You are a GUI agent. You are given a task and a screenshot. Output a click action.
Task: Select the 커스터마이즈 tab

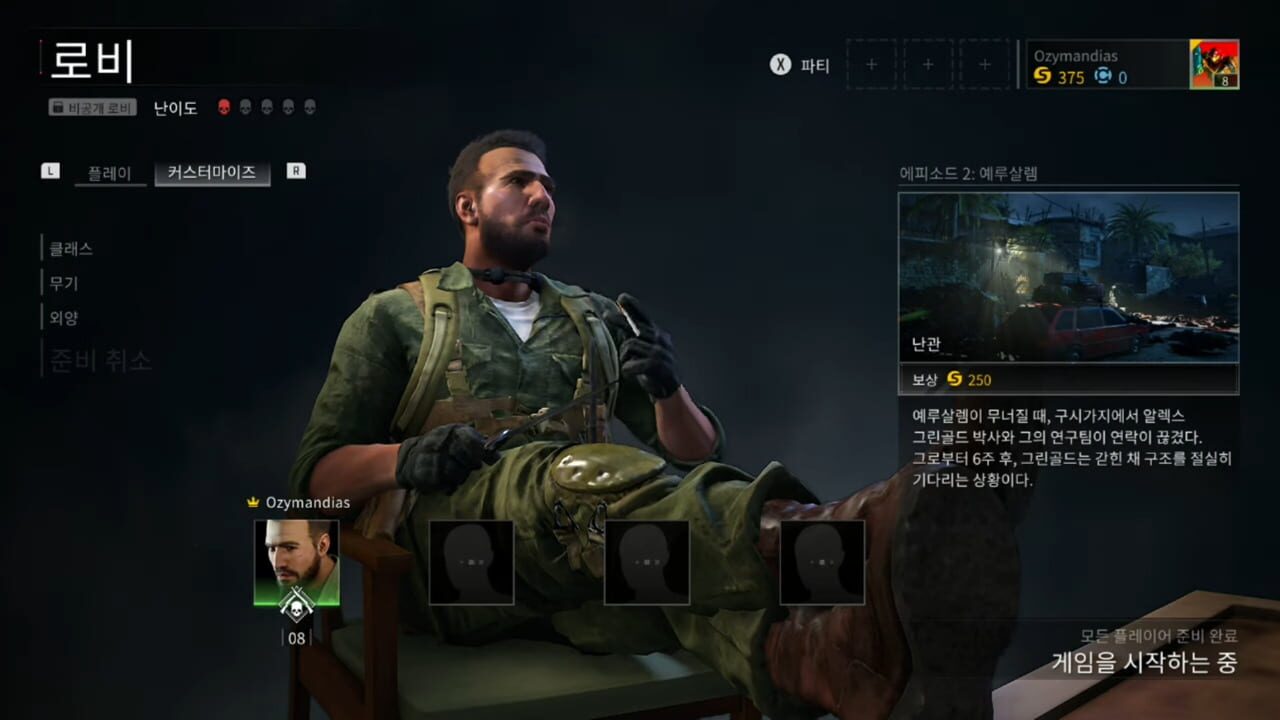[212, 172]
